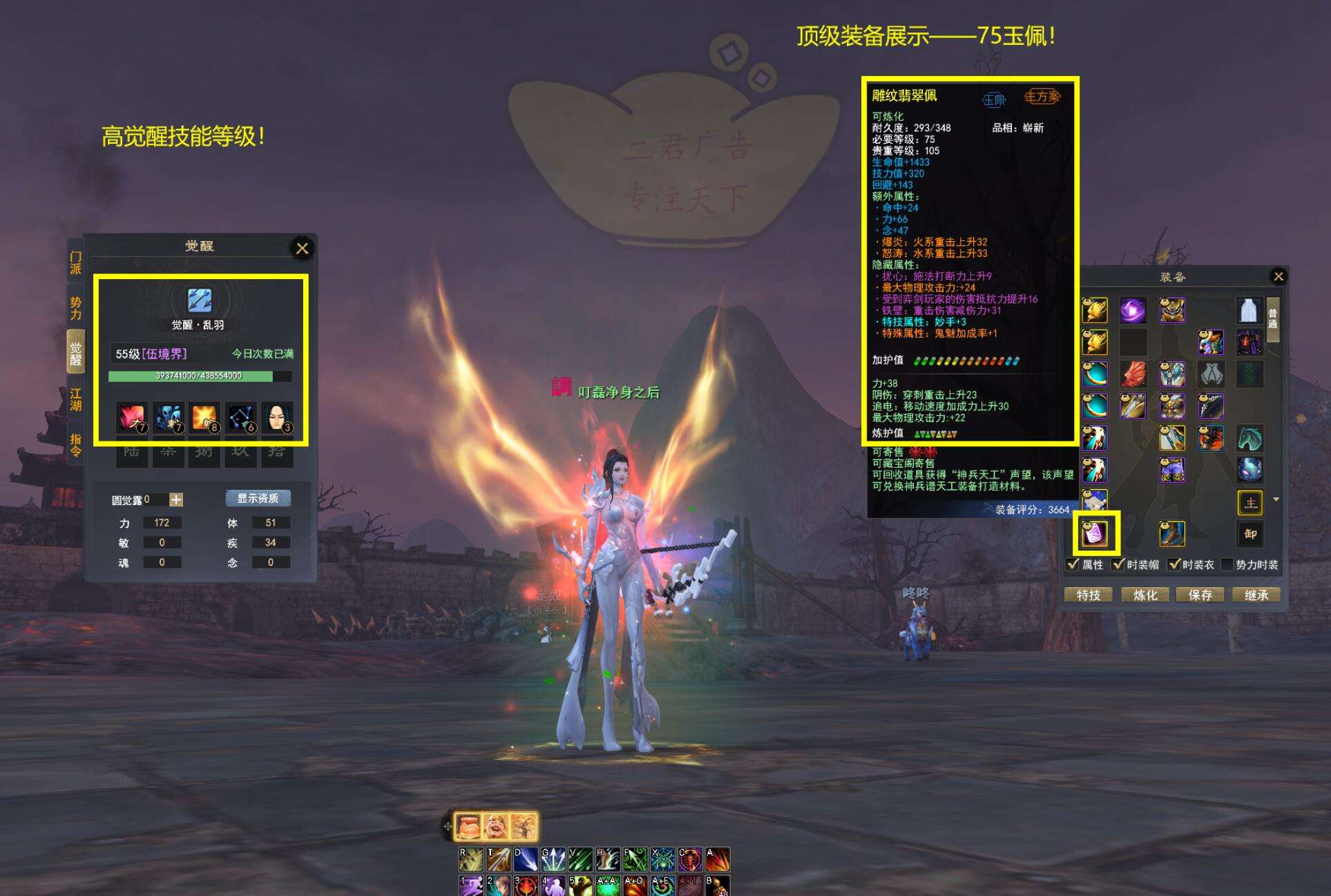Image resolution: width=1331 pixels, height=896 pixels.
Task: Close the 装备 equipment panel
Action: [x=1279, y=276]
